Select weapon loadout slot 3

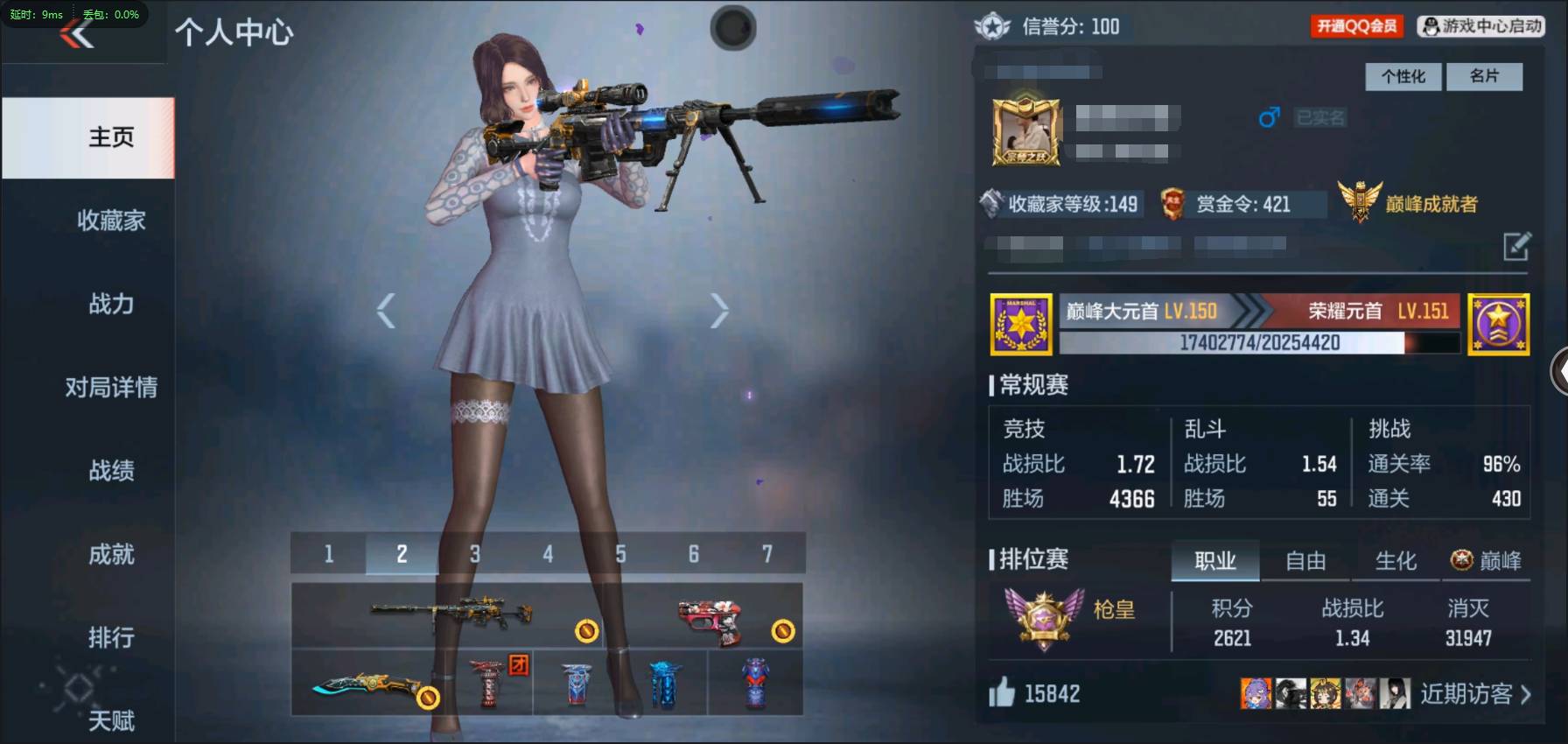tap(475, 553)
